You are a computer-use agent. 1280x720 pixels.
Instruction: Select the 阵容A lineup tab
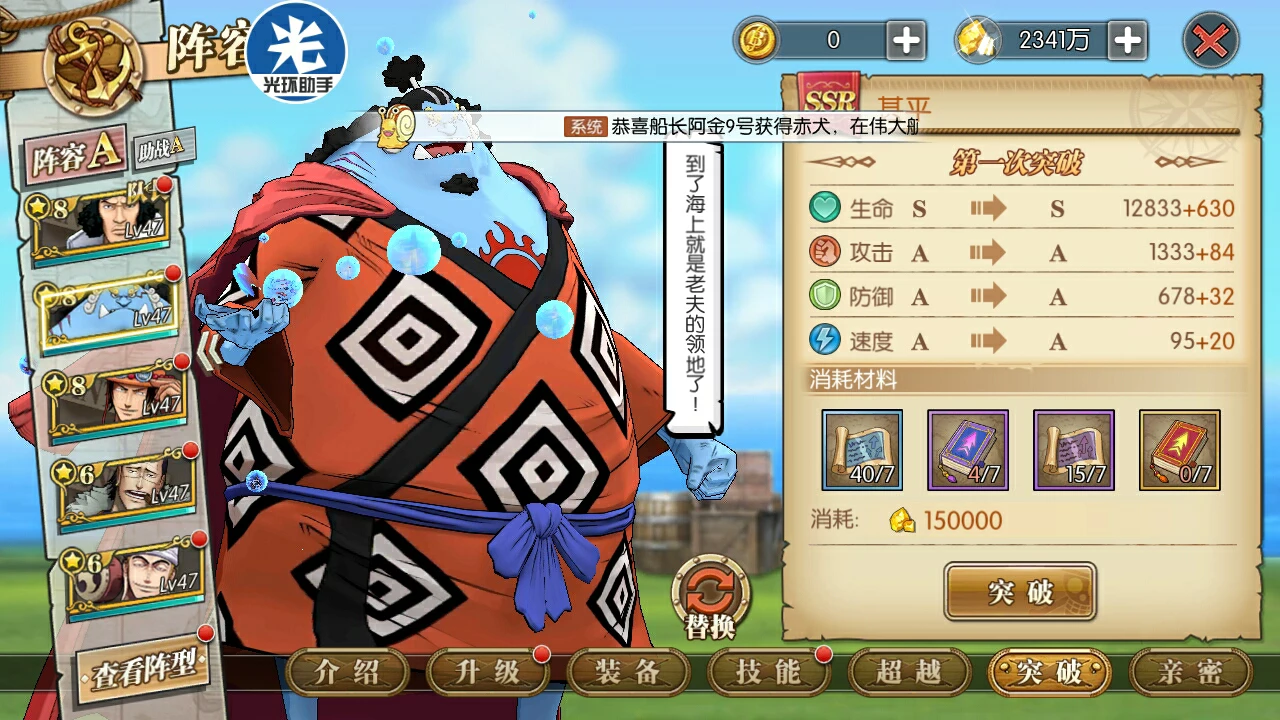pyautogui.click(x=76, y=155)
